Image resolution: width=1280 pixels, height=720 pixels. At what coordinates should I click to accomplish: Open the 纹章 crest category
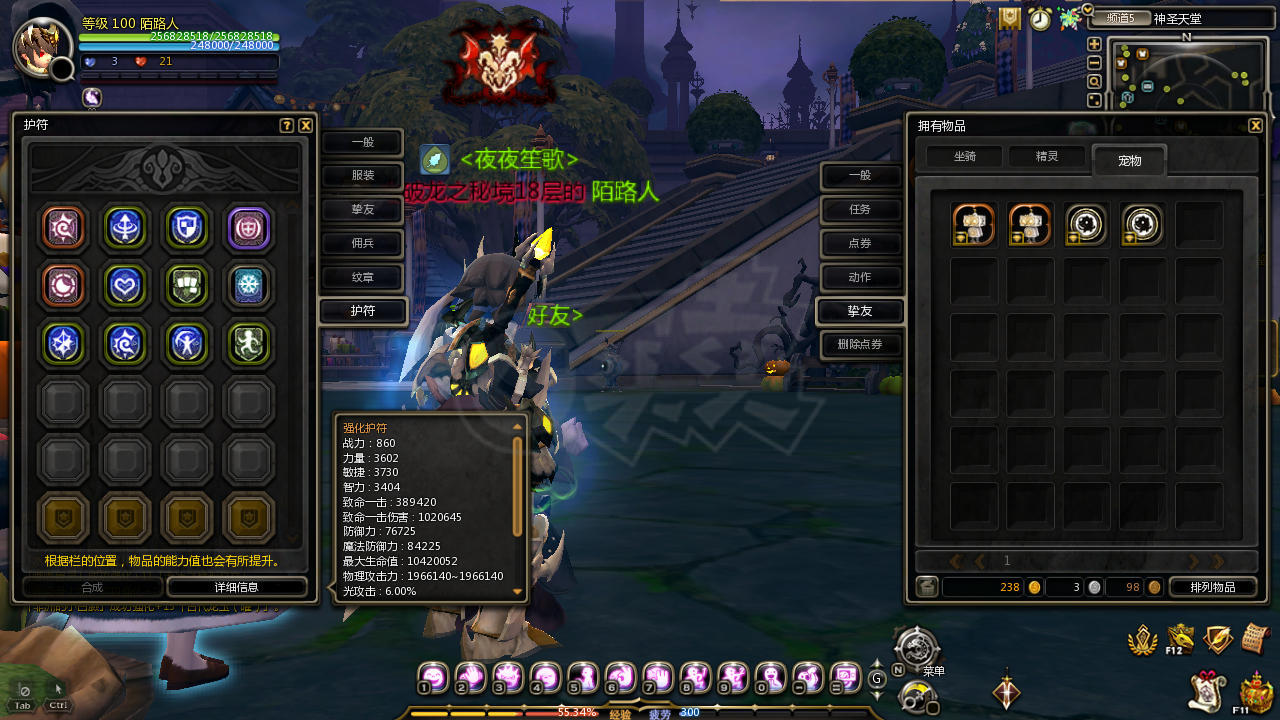tap(362, 278)
